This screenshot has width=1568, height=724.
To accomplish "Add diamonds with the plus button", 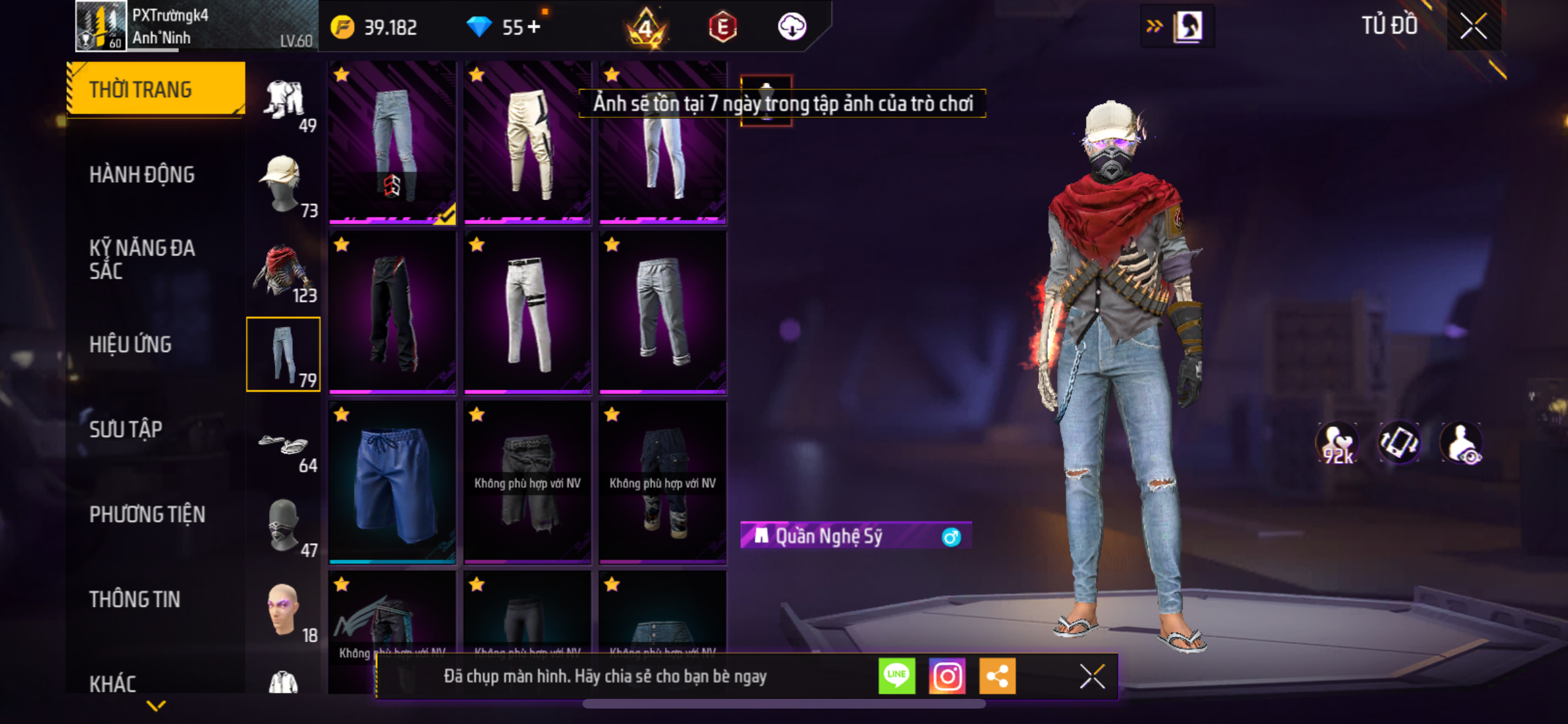I will click(534, 27).
